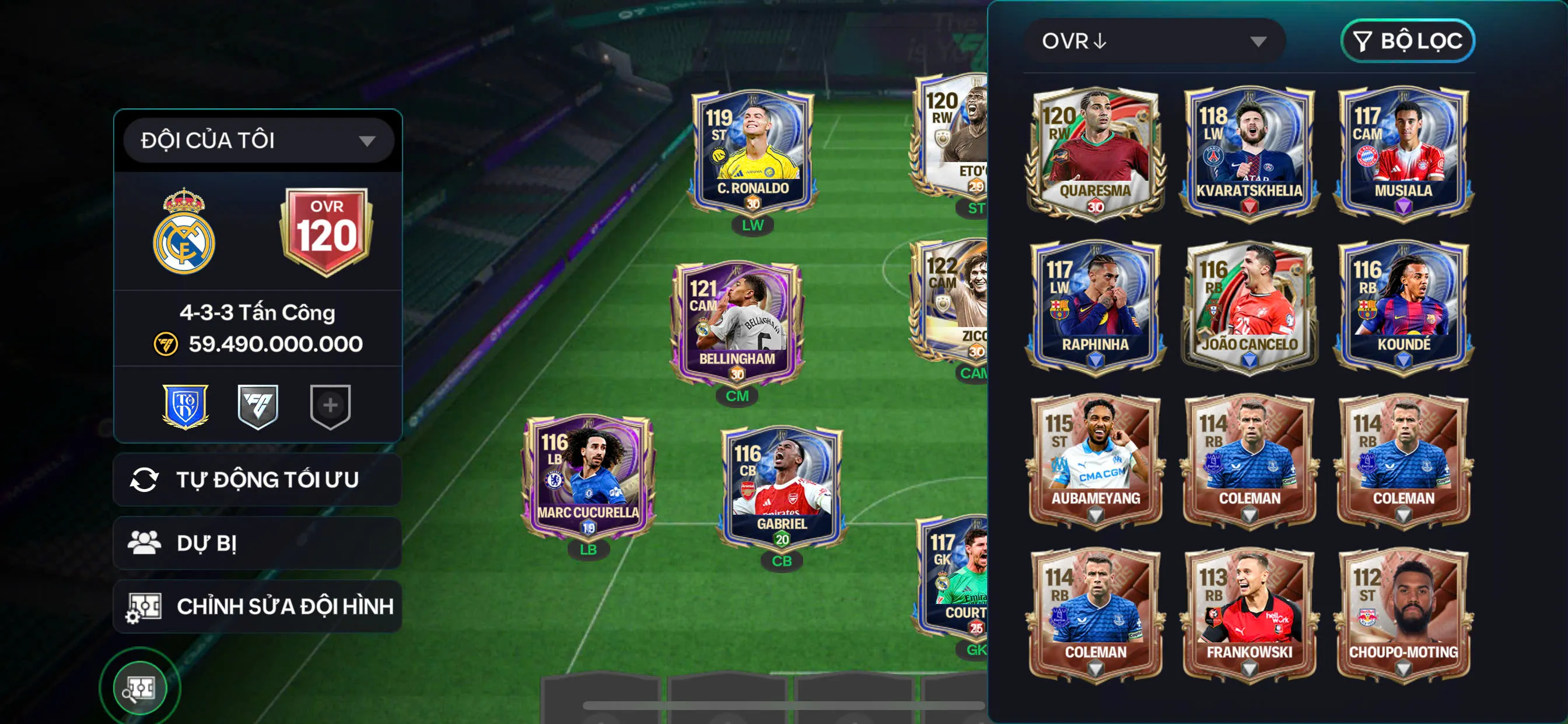The image size is (1568, 724).
Task: Open the DỰ BỊ substitutes list
Action: click(x=257, y=543)
